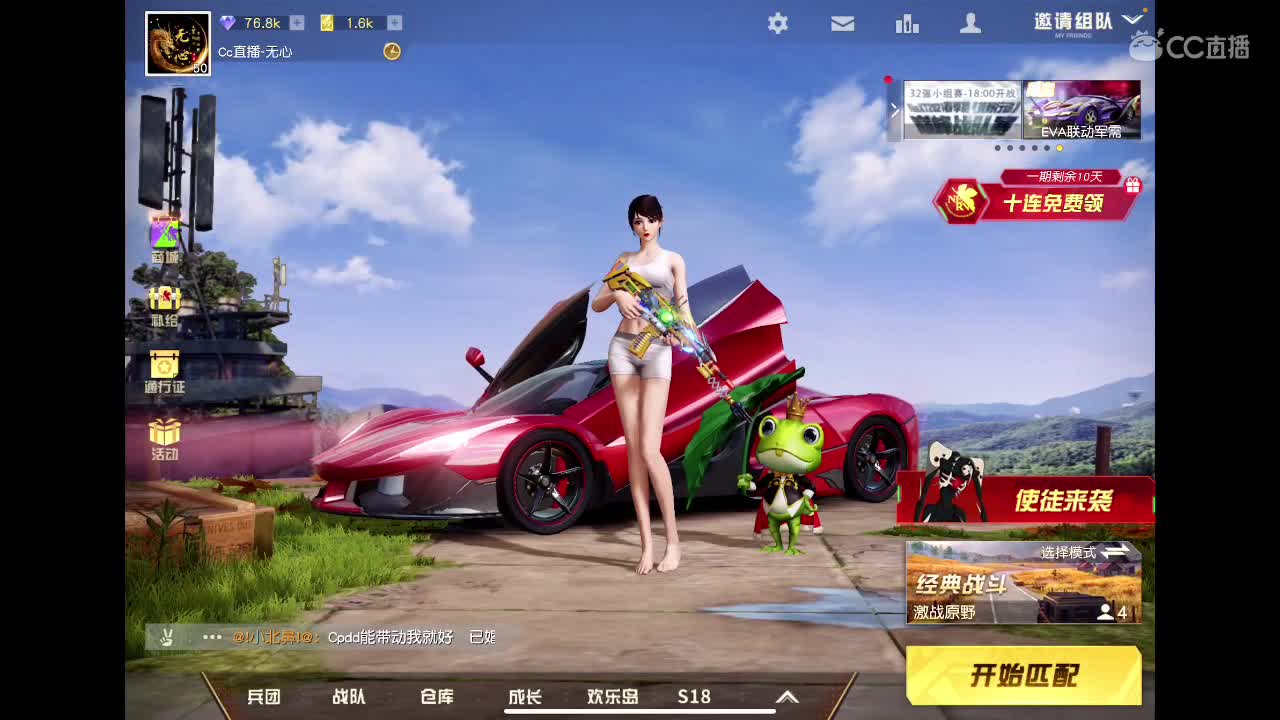Expand the 邀请组队 team invite dropdown chevron
Viewport: 1280px width, 720px height.
[1133, 19]
